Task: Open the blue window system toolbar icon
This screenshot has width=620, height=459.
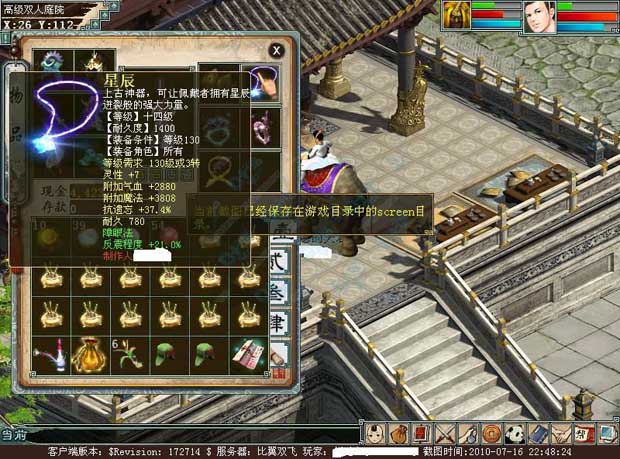Action: [x=604, y=434]
